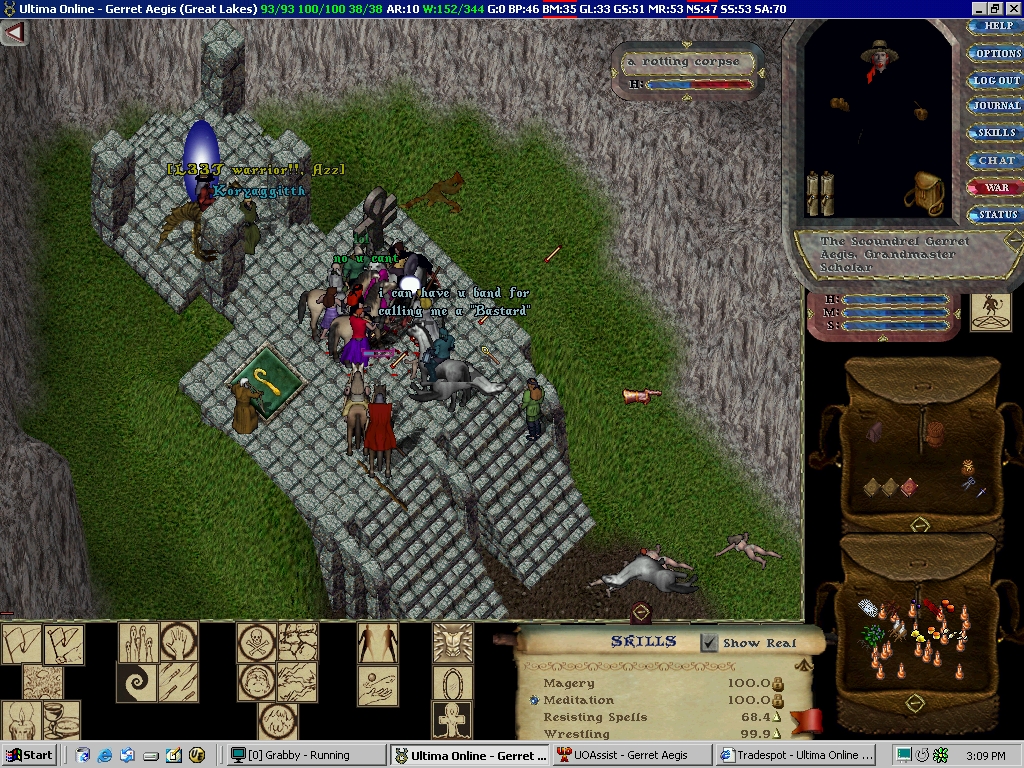
Task: Toggle War mode
Action: click(x=994, y=187)
